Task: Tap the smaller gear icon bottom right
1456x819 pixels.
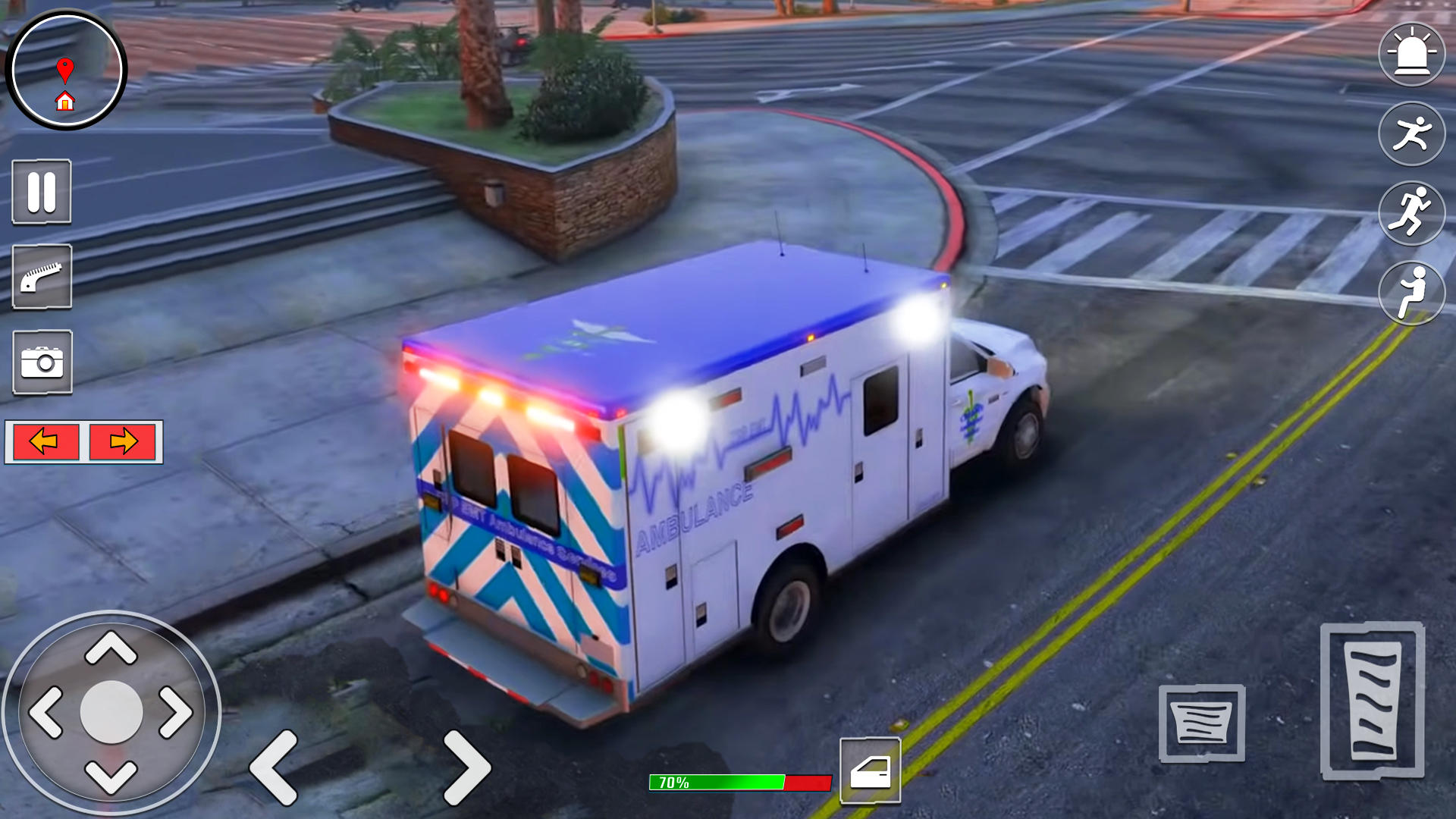Action: point(1201,722)
